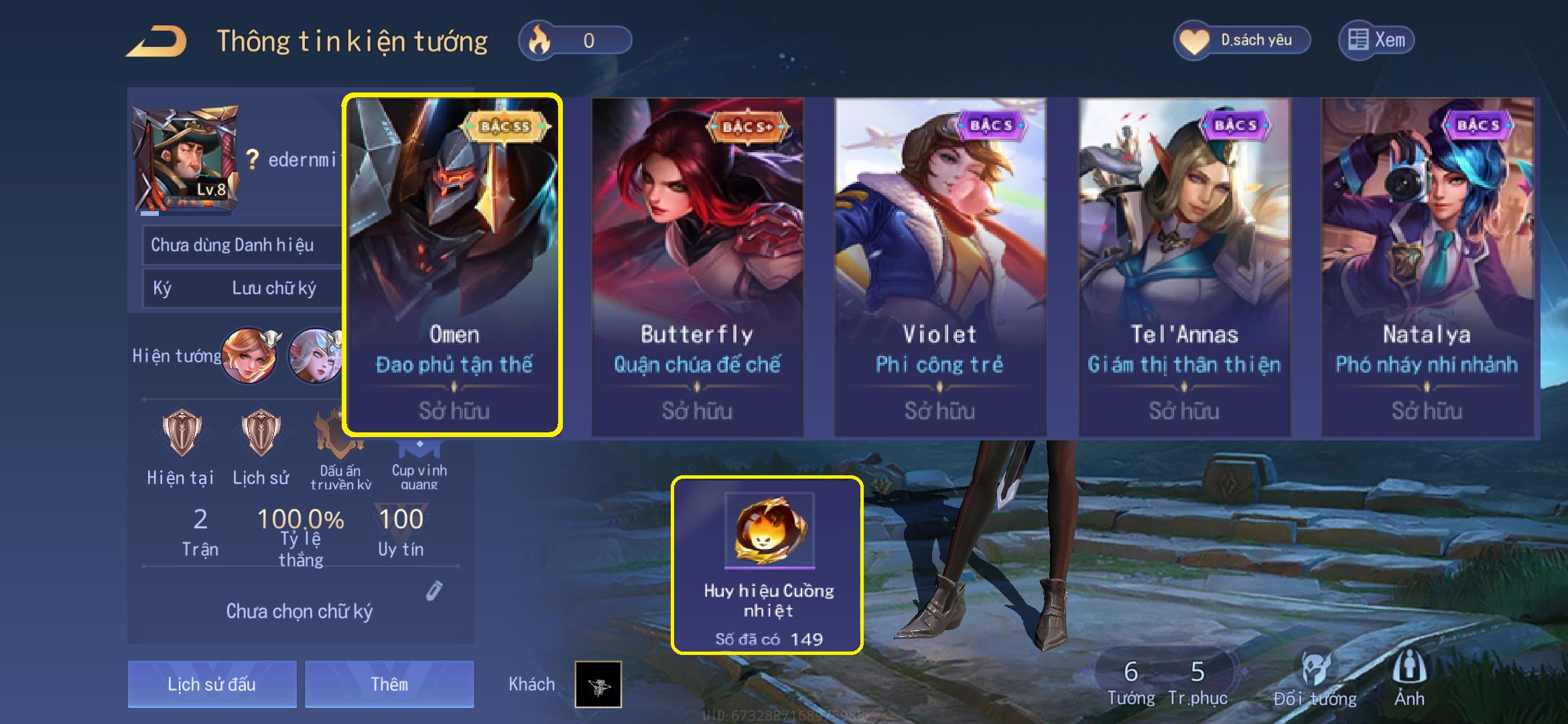This screenshot has height=724, width=1568.
Task: Open the Đổi tướng hero change option
Action: pos(1315,678)
